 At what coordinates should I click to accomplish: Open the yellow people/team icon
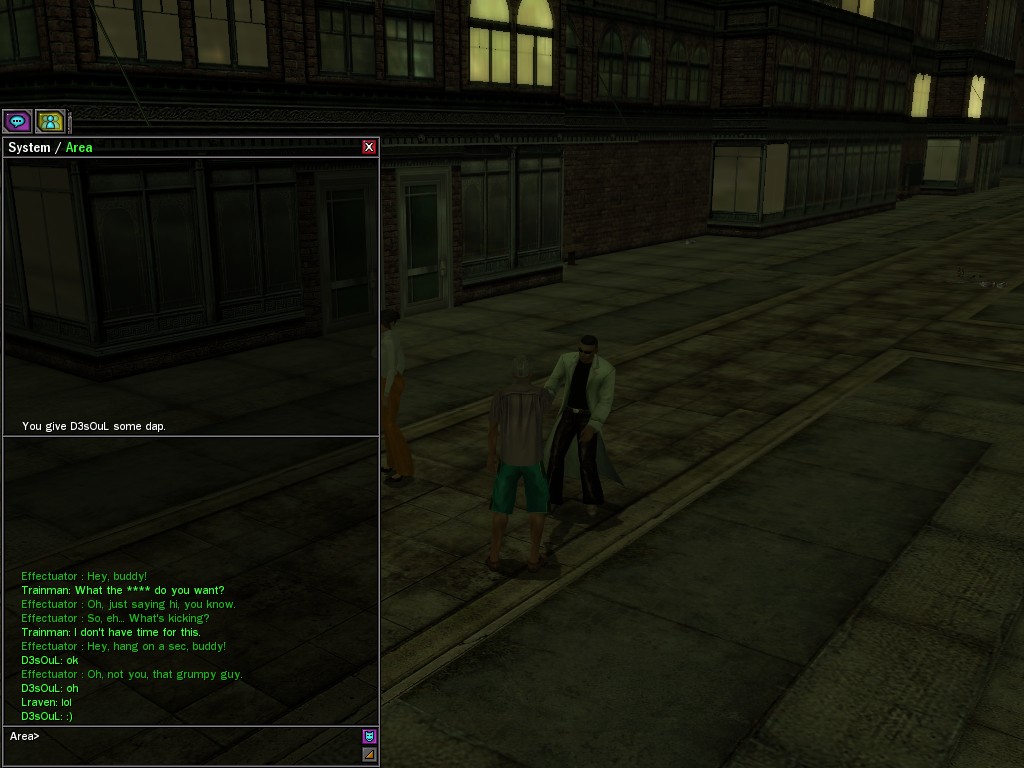point(50,121)
